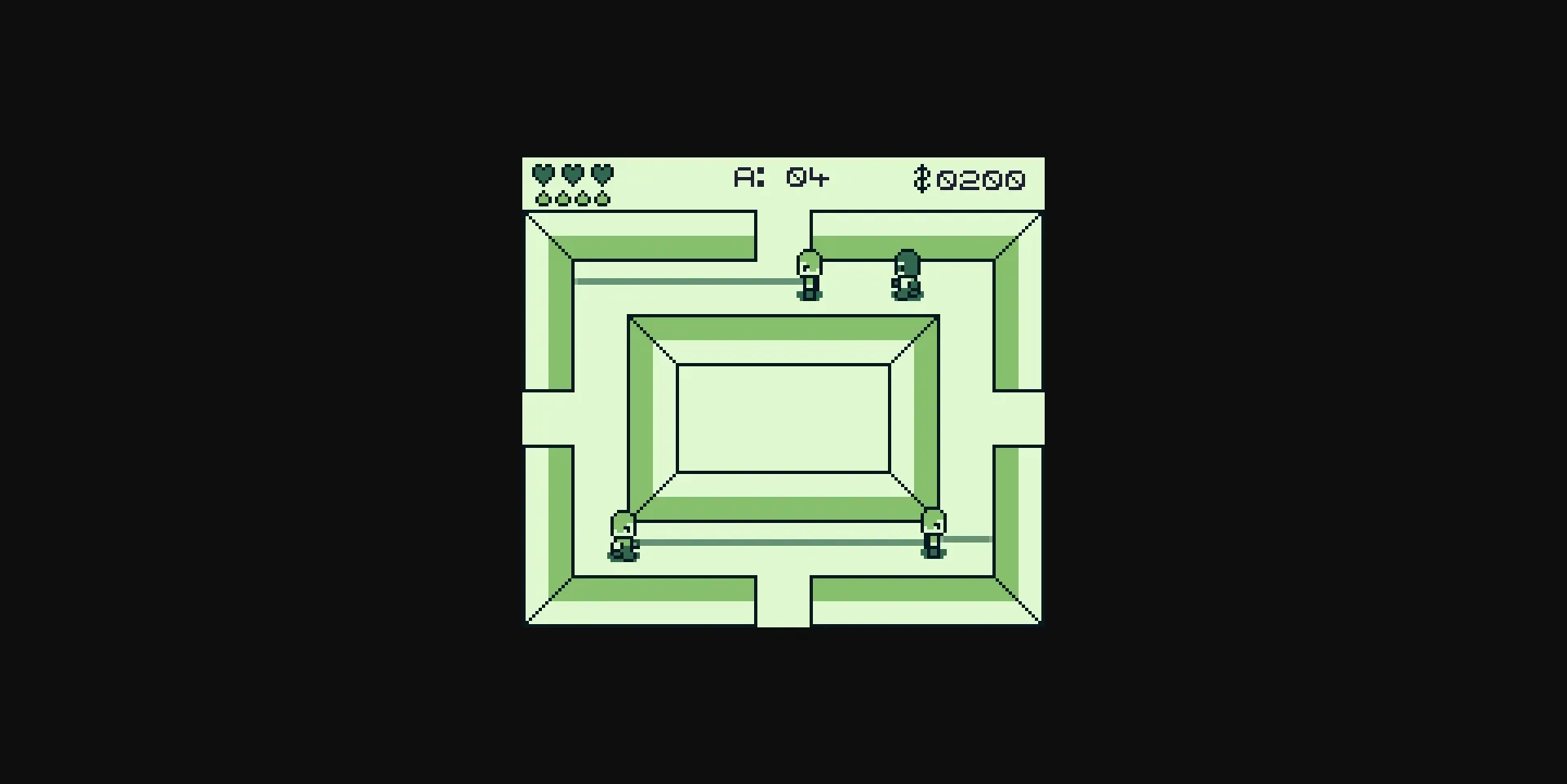Screen dimensions: 1567x784
Task: Click the second droplet pip
Action: click(562, 198)
